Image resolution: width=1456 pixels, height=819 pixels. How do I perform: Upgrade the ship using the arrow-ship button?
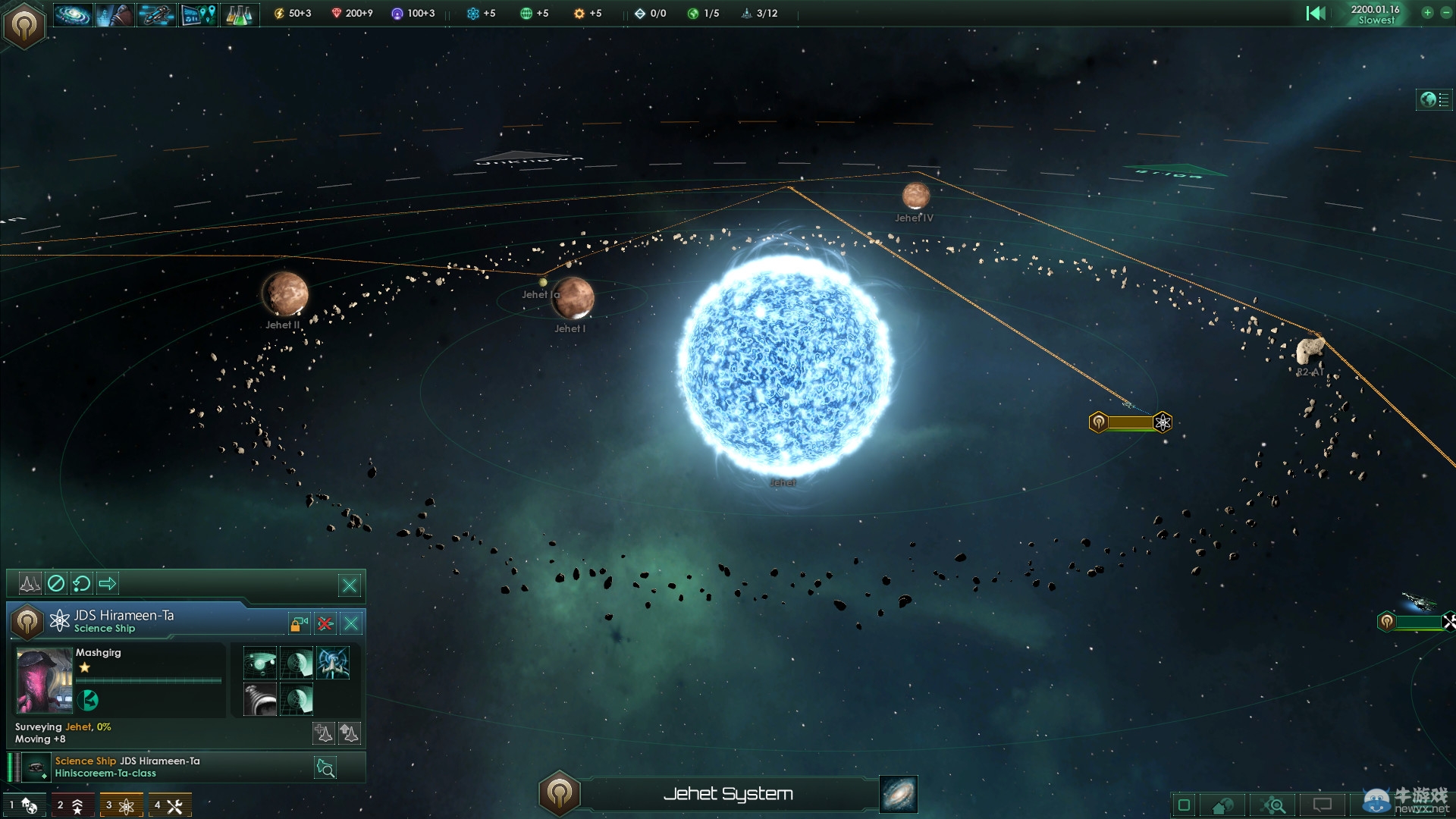[x=349, y=733]
